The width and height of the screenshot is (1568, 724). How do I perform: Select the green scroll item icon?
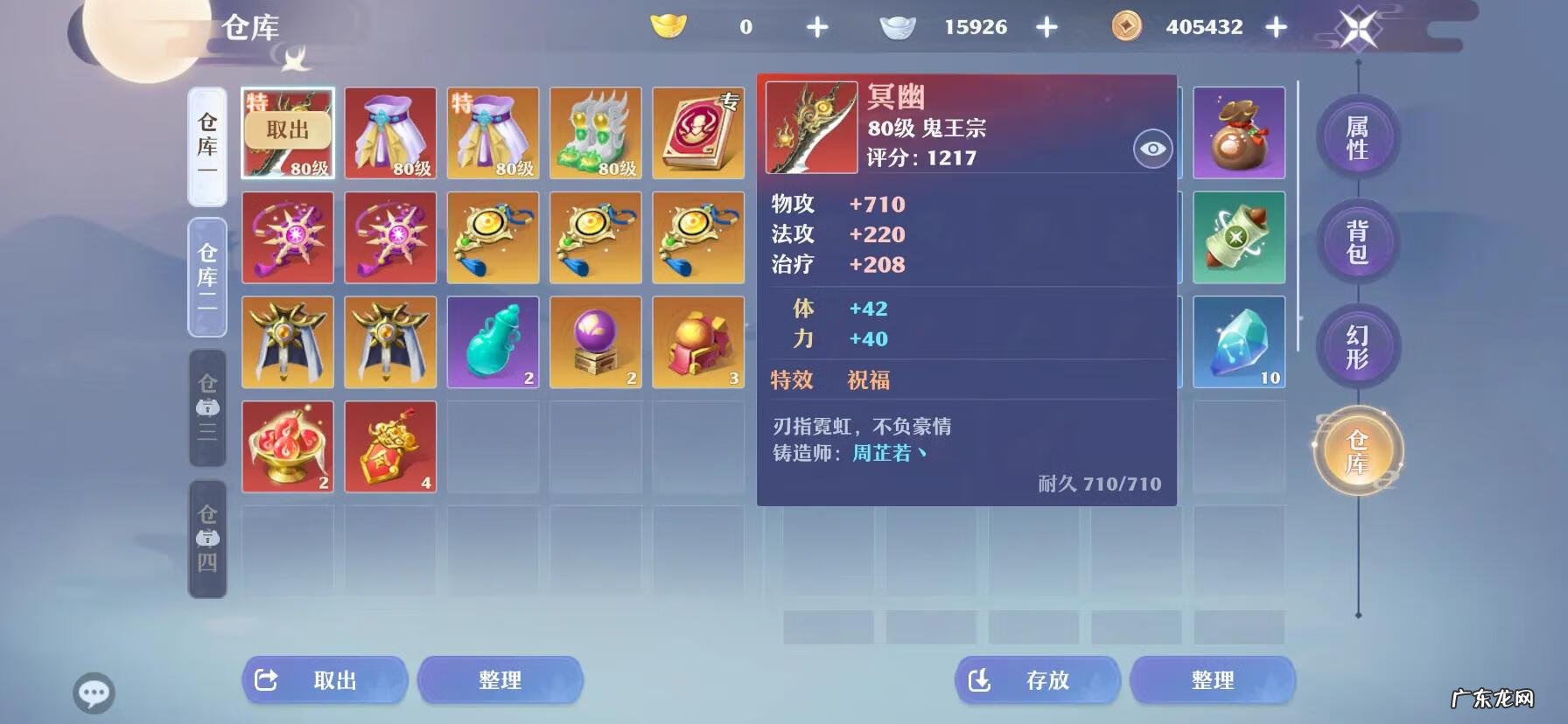[1240, 237]
